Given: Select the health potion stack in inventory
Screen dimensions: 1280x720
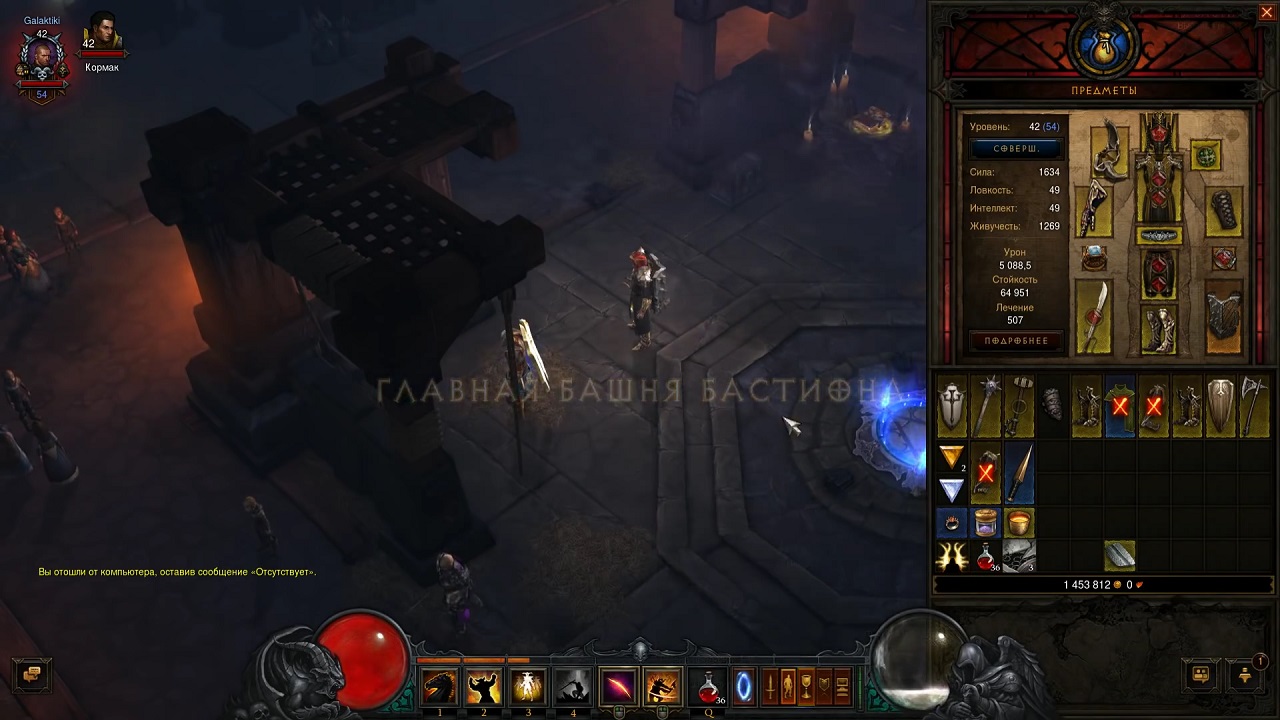Looking at the screenshot, I should coord(986,556).
